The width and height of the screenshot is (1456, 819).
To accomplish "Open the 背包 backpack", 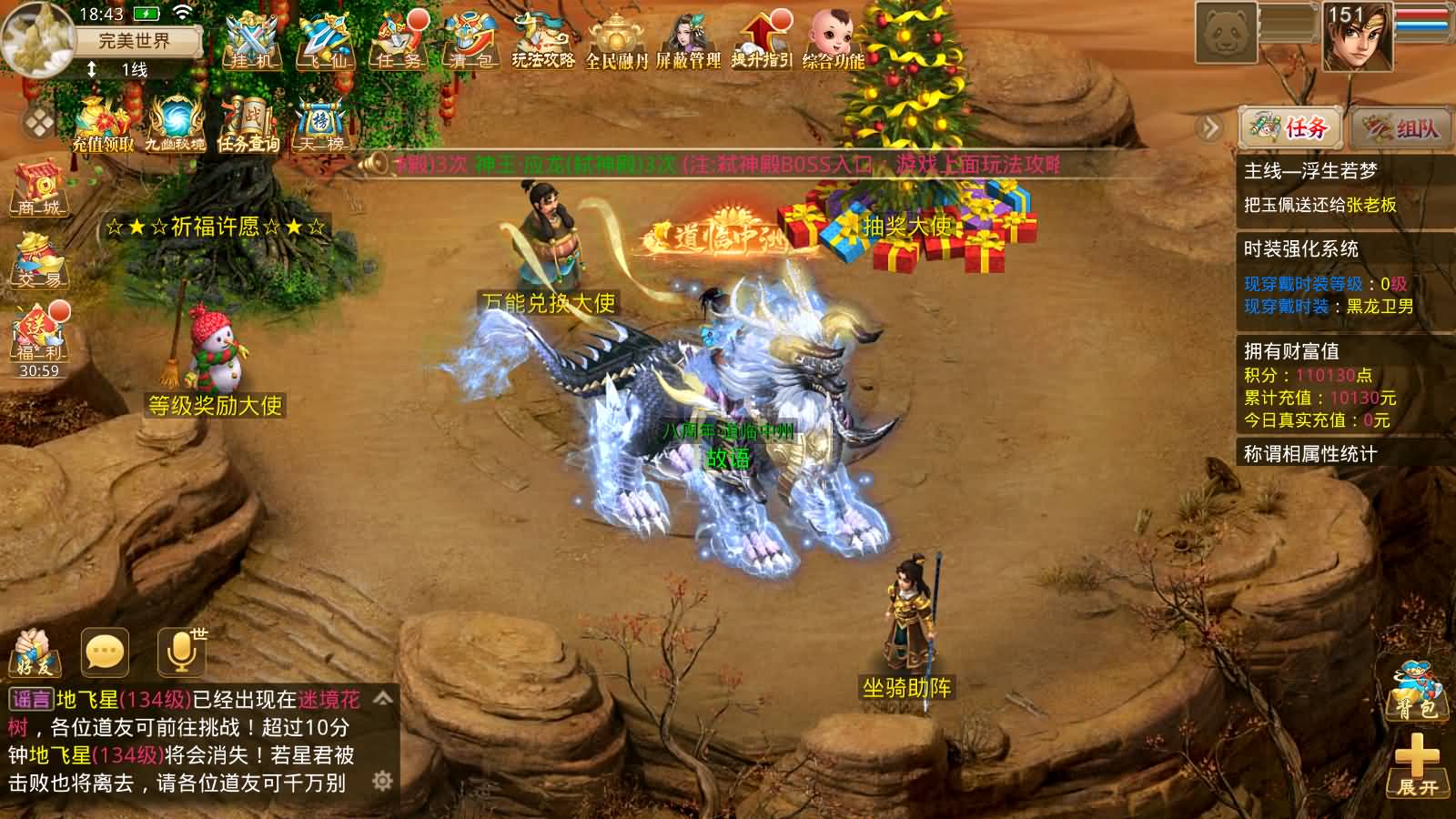I will [x=1416, y=690].
